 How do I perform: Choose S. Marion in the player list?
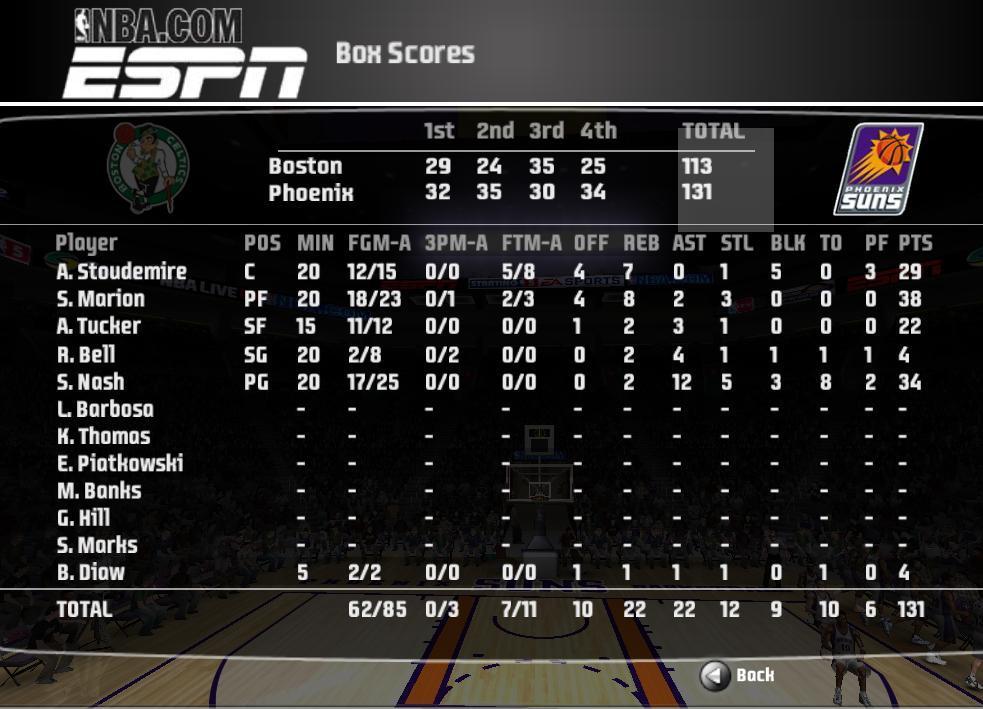click(101, 299)
